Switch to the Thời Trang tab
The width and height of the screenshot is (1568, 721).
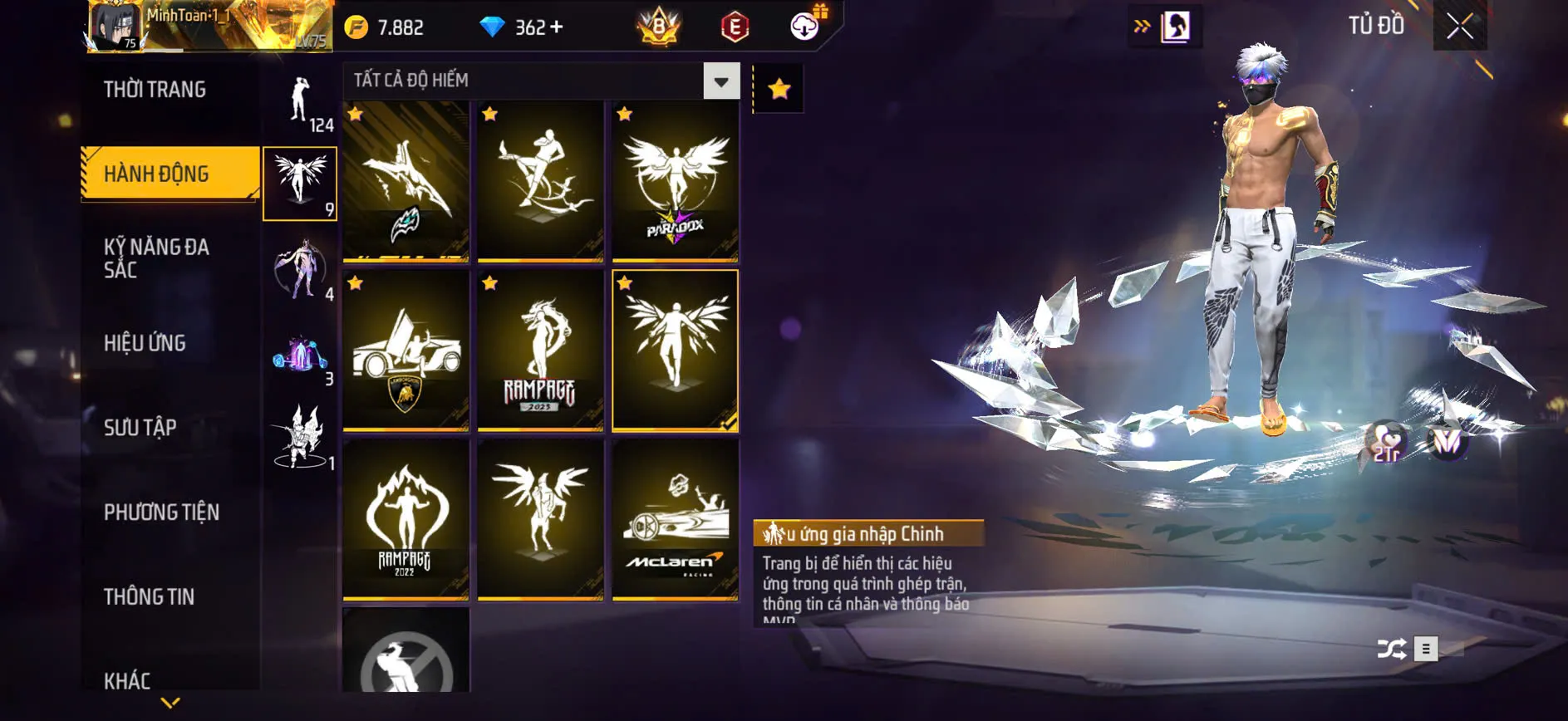point(155,90)
